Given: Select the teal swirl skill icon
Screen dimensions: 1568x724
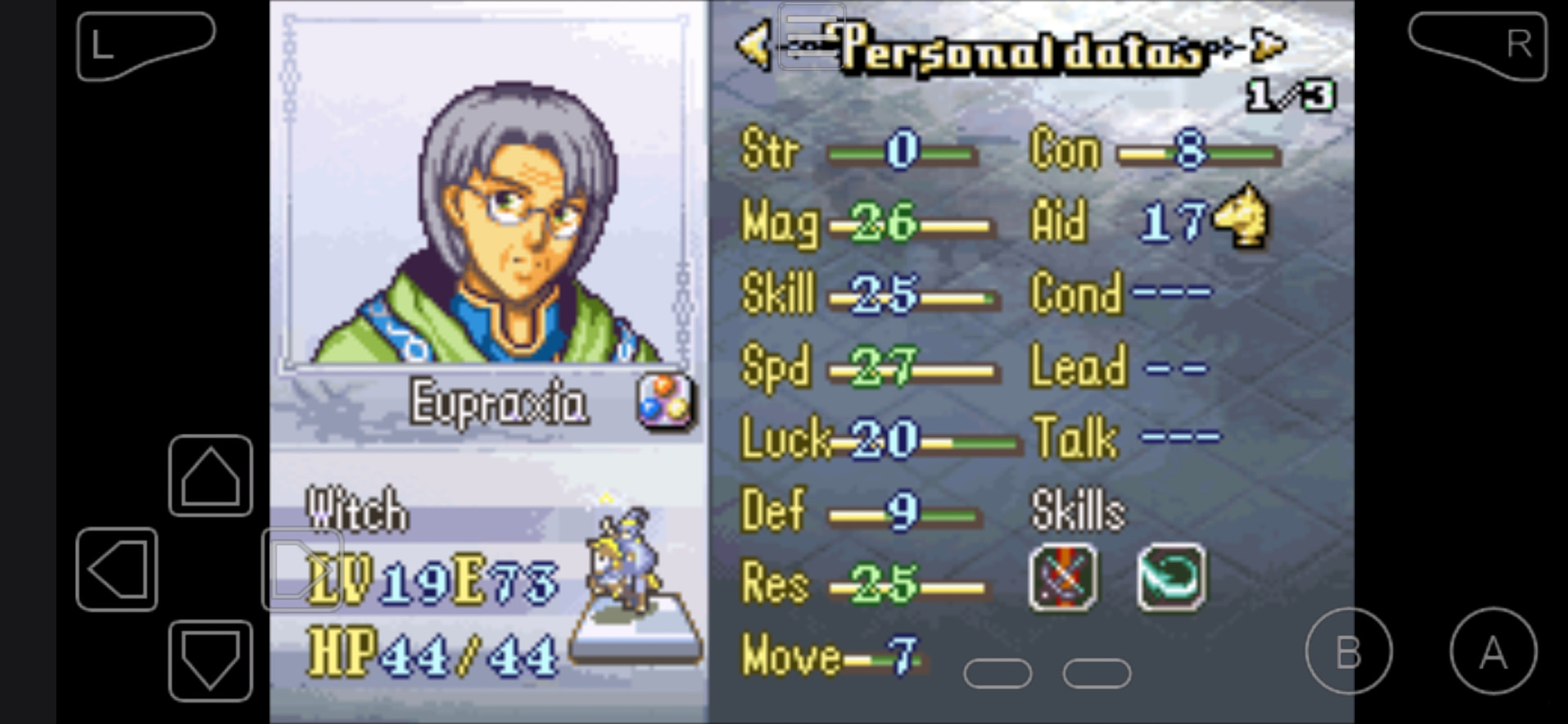Looking at the screenshot, I should tap(1170, 579).
